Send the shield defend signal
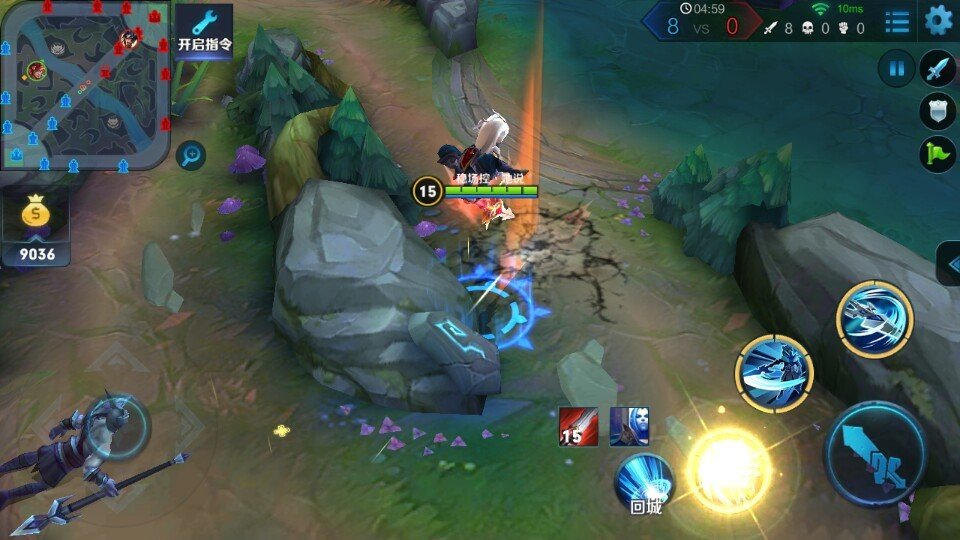 pyautogui.click(x=937, y=111)
